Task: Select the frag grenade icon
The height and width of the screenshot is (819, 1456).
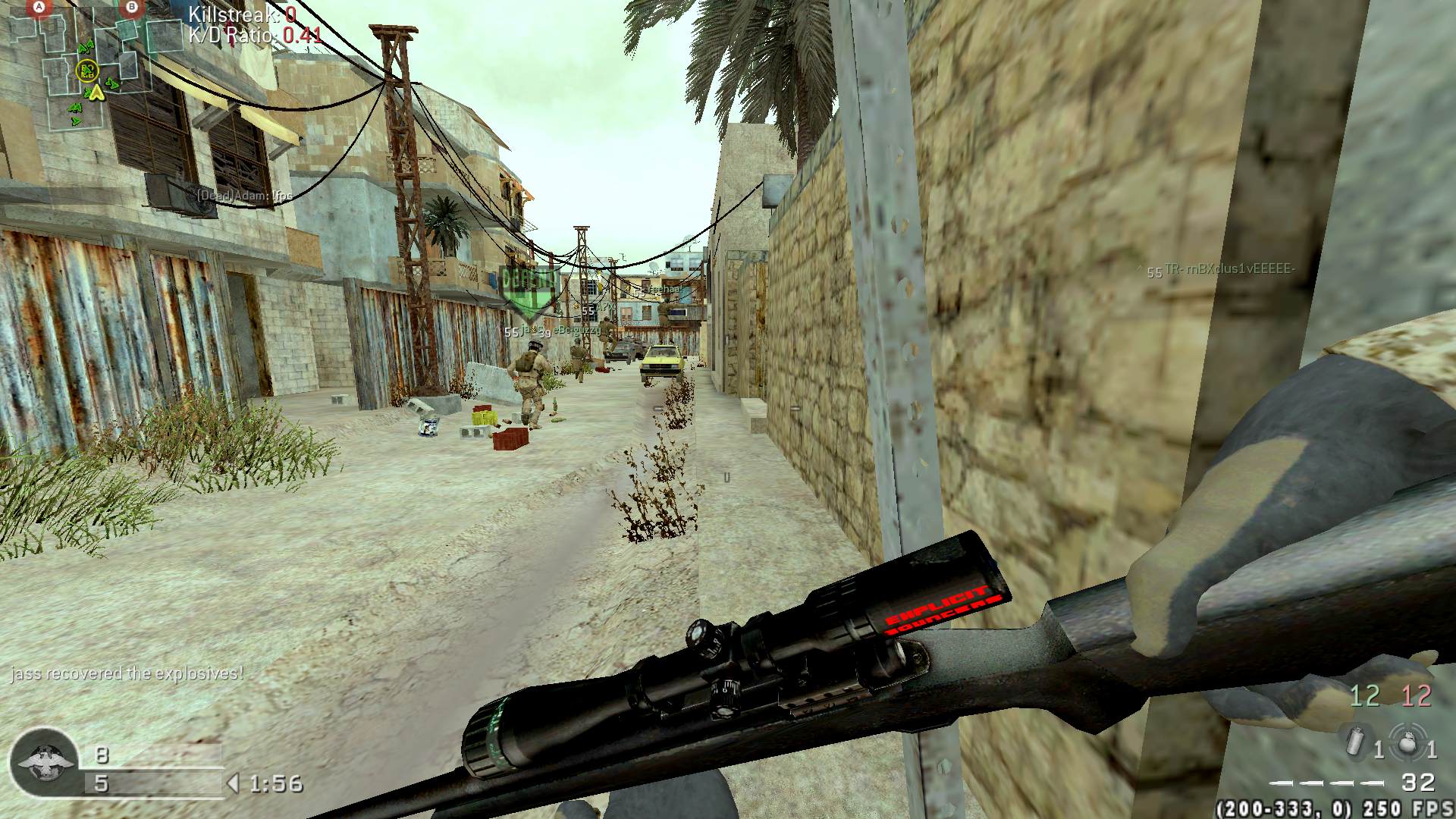Action: [x=1407, y=741]
